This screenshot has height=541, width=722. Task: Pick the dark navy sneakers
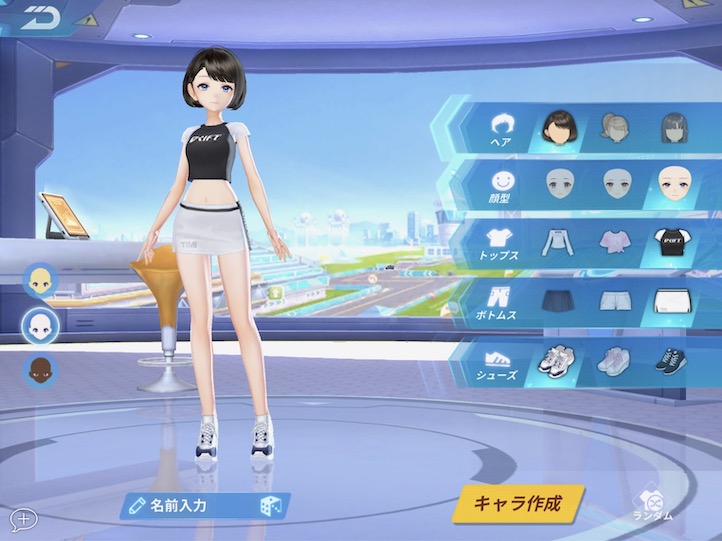(670, 359)
